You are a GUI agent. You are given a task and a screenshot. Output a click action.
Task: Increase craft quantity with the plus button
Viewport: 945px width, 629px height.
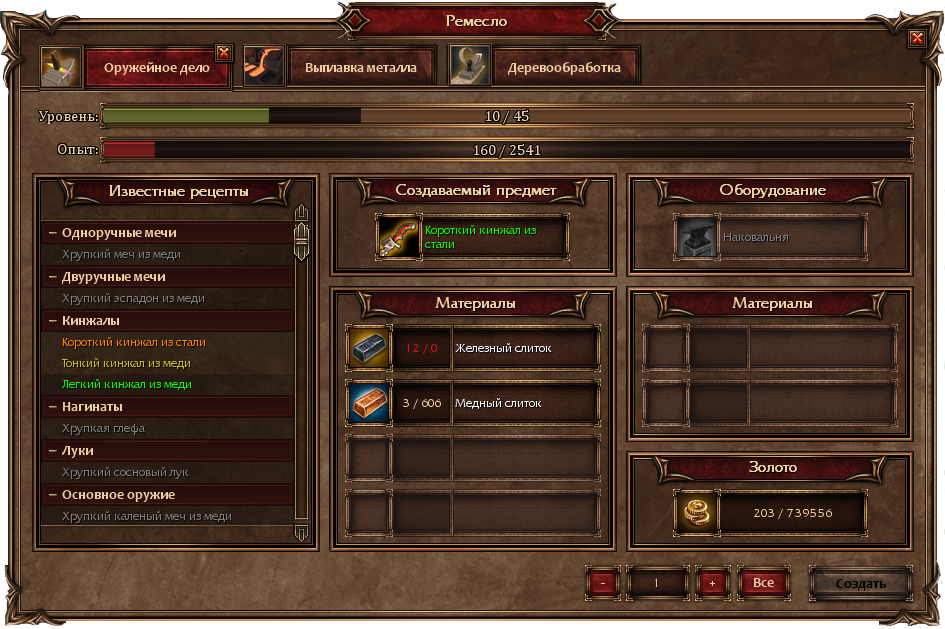pyautogui.click(x=712, y=582)
